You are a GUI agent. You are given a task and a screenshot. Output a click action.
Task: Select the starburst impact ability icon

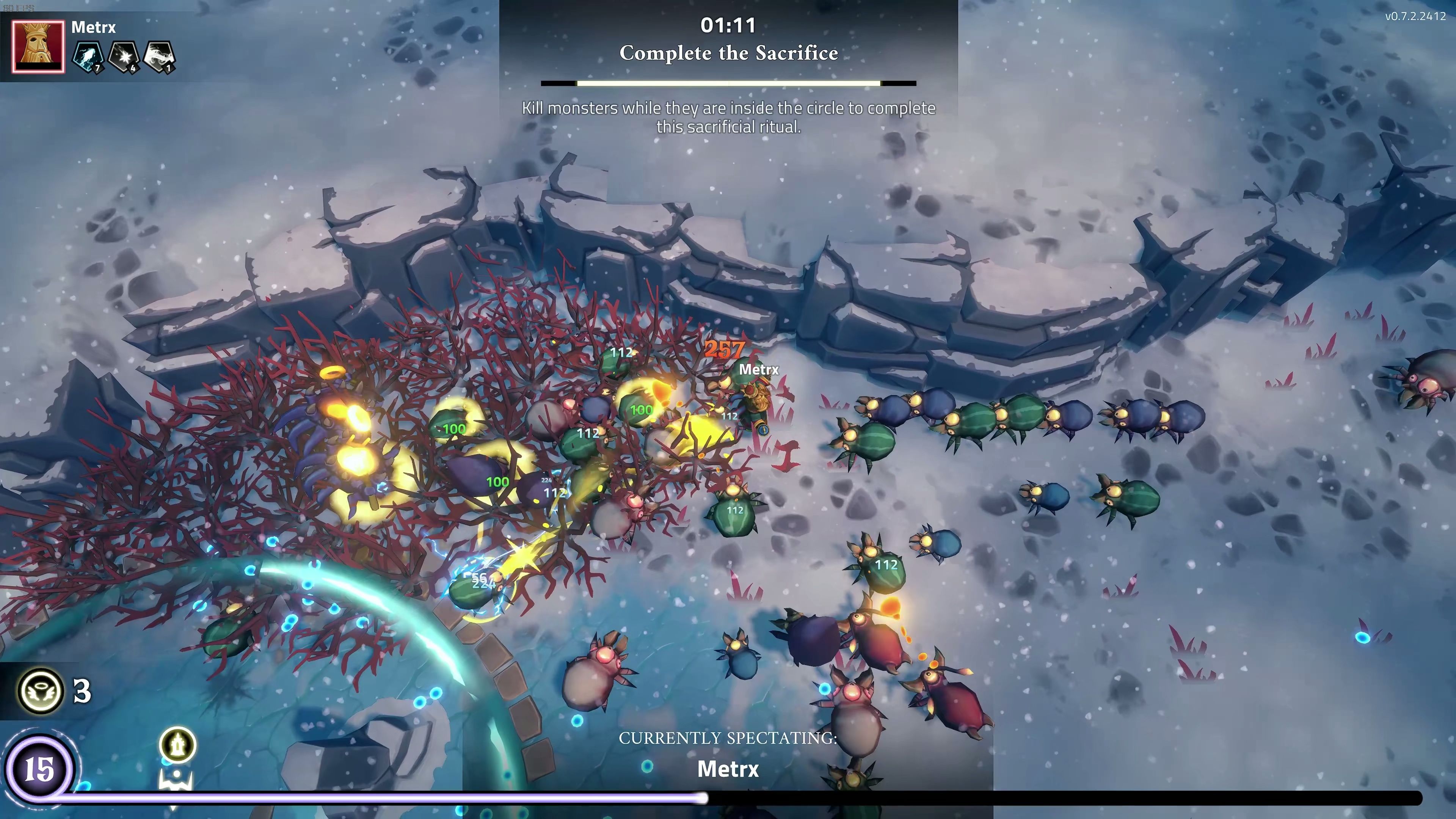124,56
